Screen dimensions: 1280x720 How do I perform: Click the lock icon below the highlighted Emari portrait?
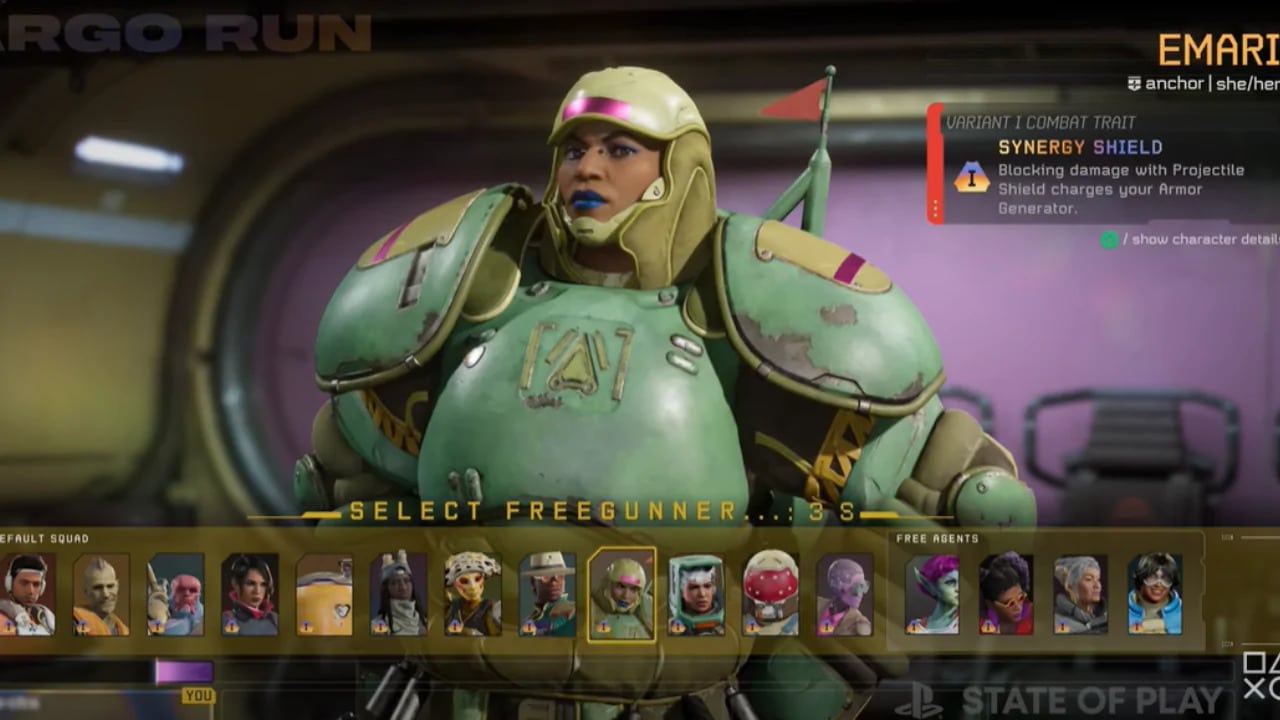coord(603,625)
